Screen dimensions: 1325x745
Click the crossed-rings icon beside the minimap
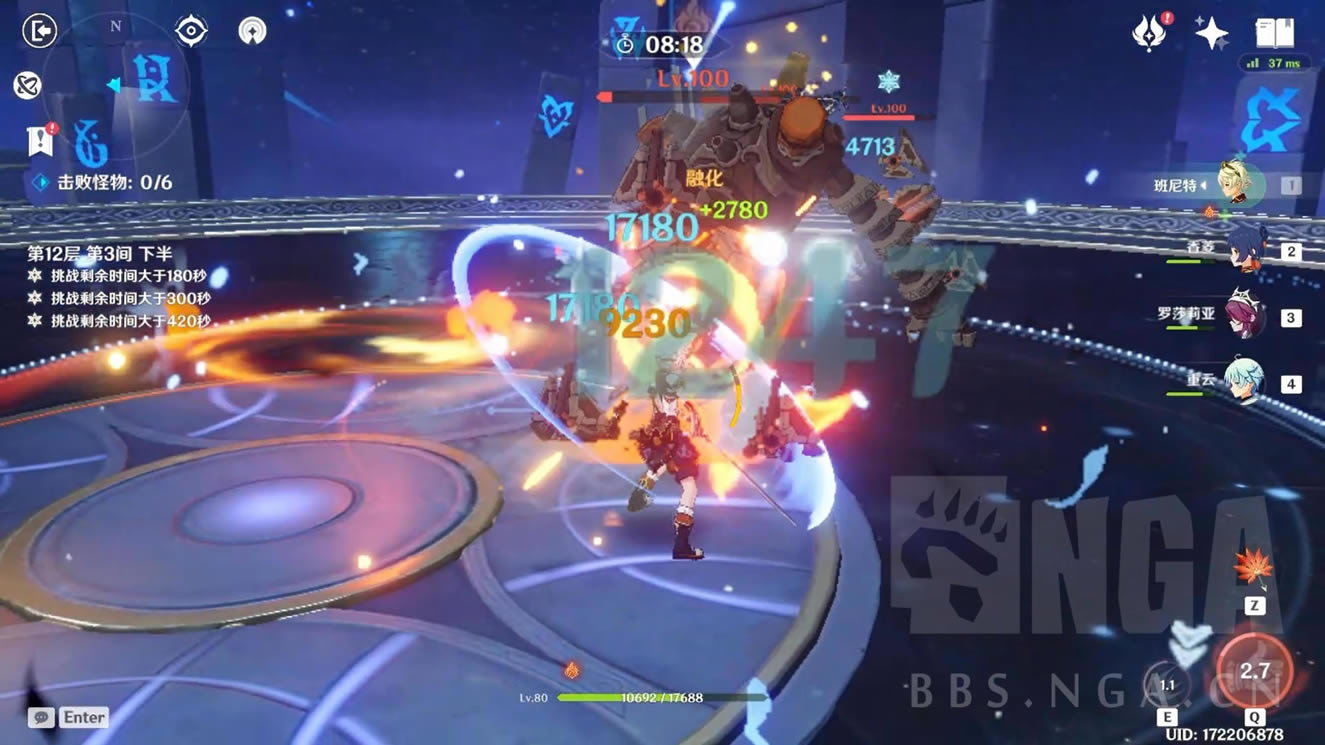pos(27,85)
